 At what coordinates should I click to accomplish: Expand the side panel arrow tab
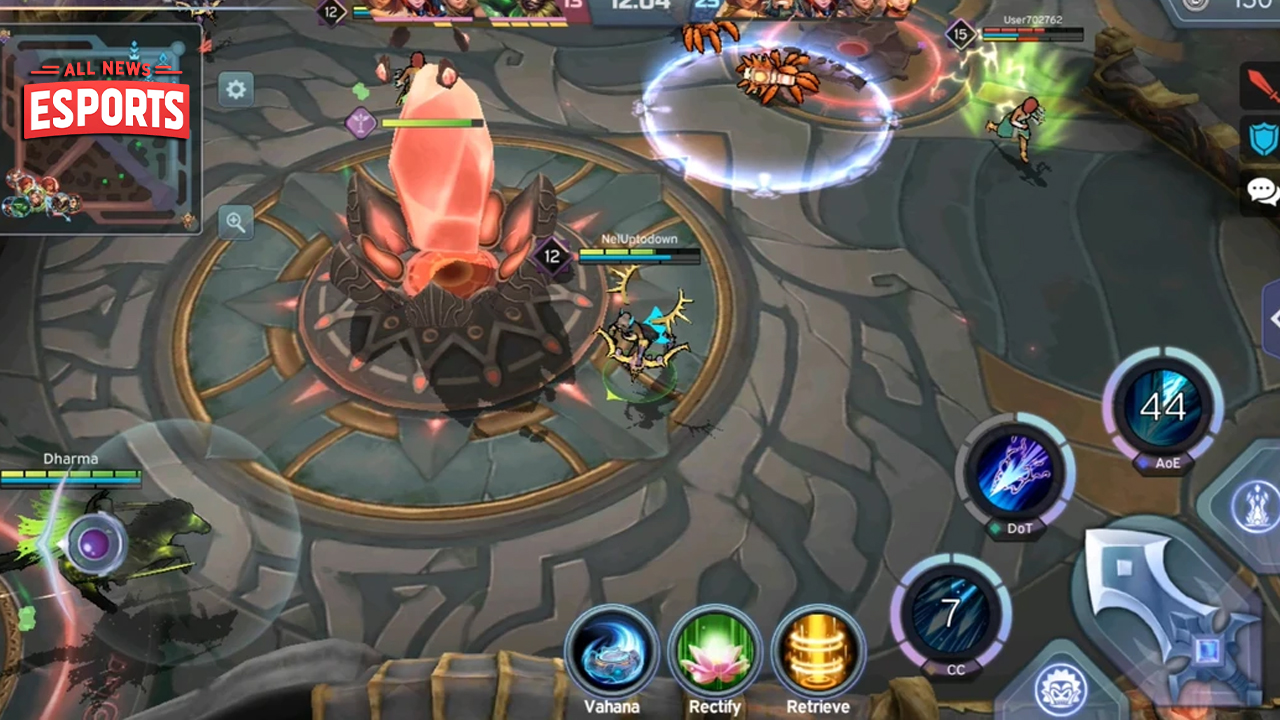click(1272, 319)
